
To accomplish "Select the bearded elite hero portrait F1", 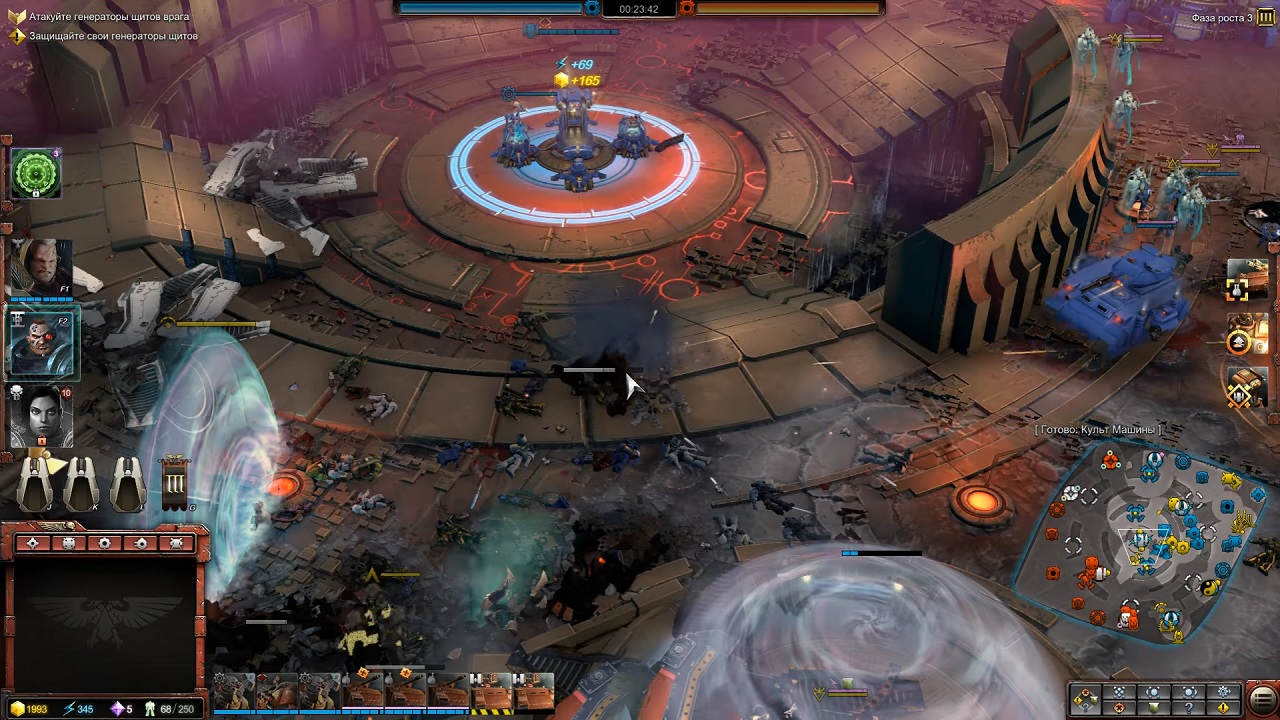I will (41, 268).
